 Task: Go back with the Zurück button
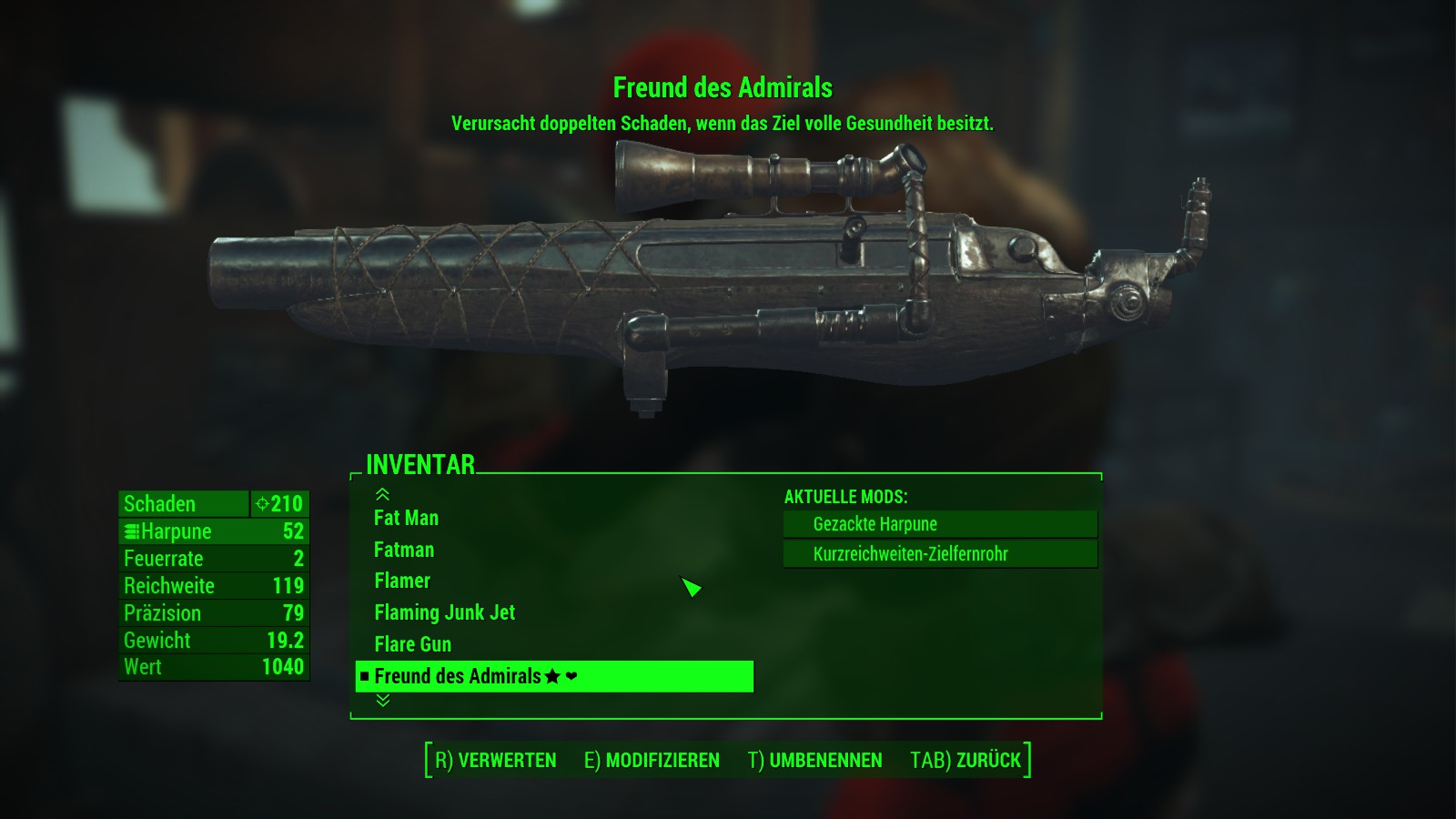click(966, 760)
